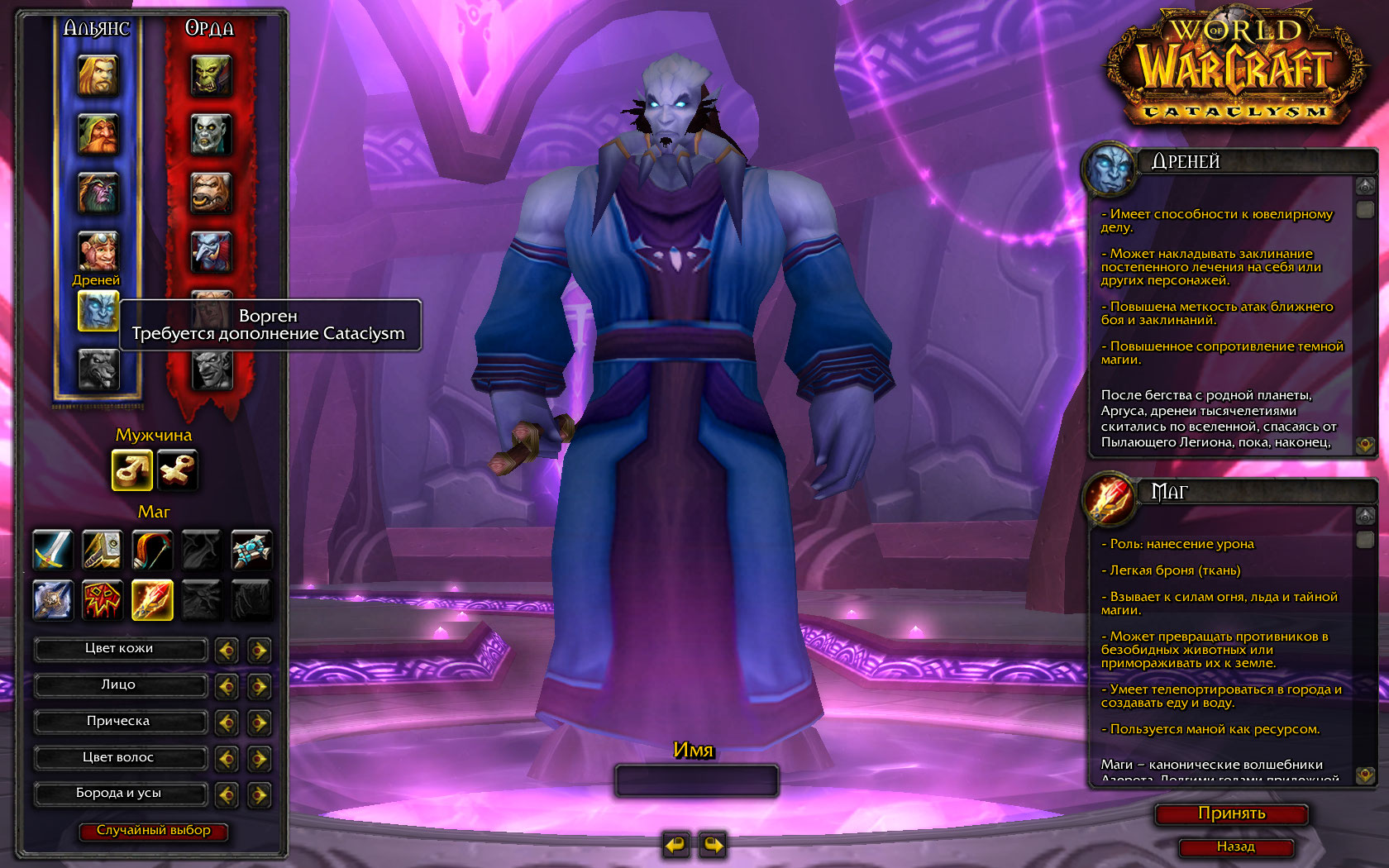Choose the Dwarf race portrait
The height and width of the screenshot is (868, 1389).
(98, 134)
